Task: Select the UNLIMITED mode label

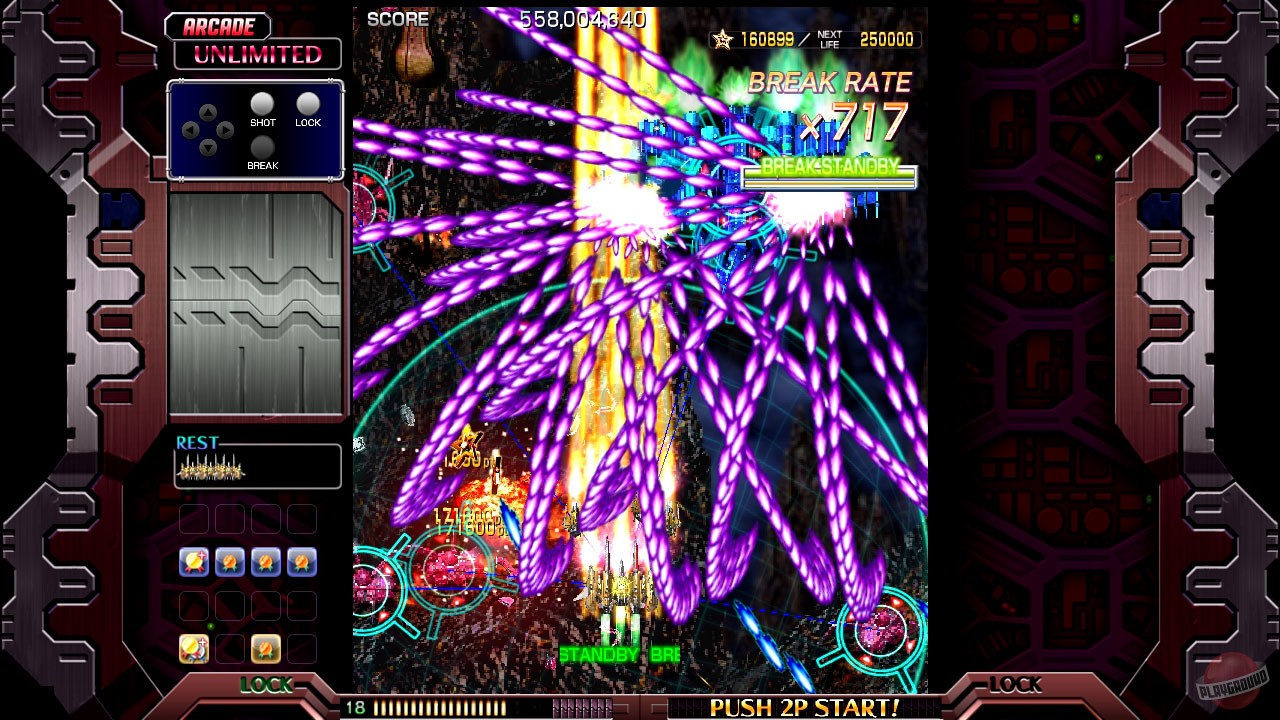Action: coord(257,56)
